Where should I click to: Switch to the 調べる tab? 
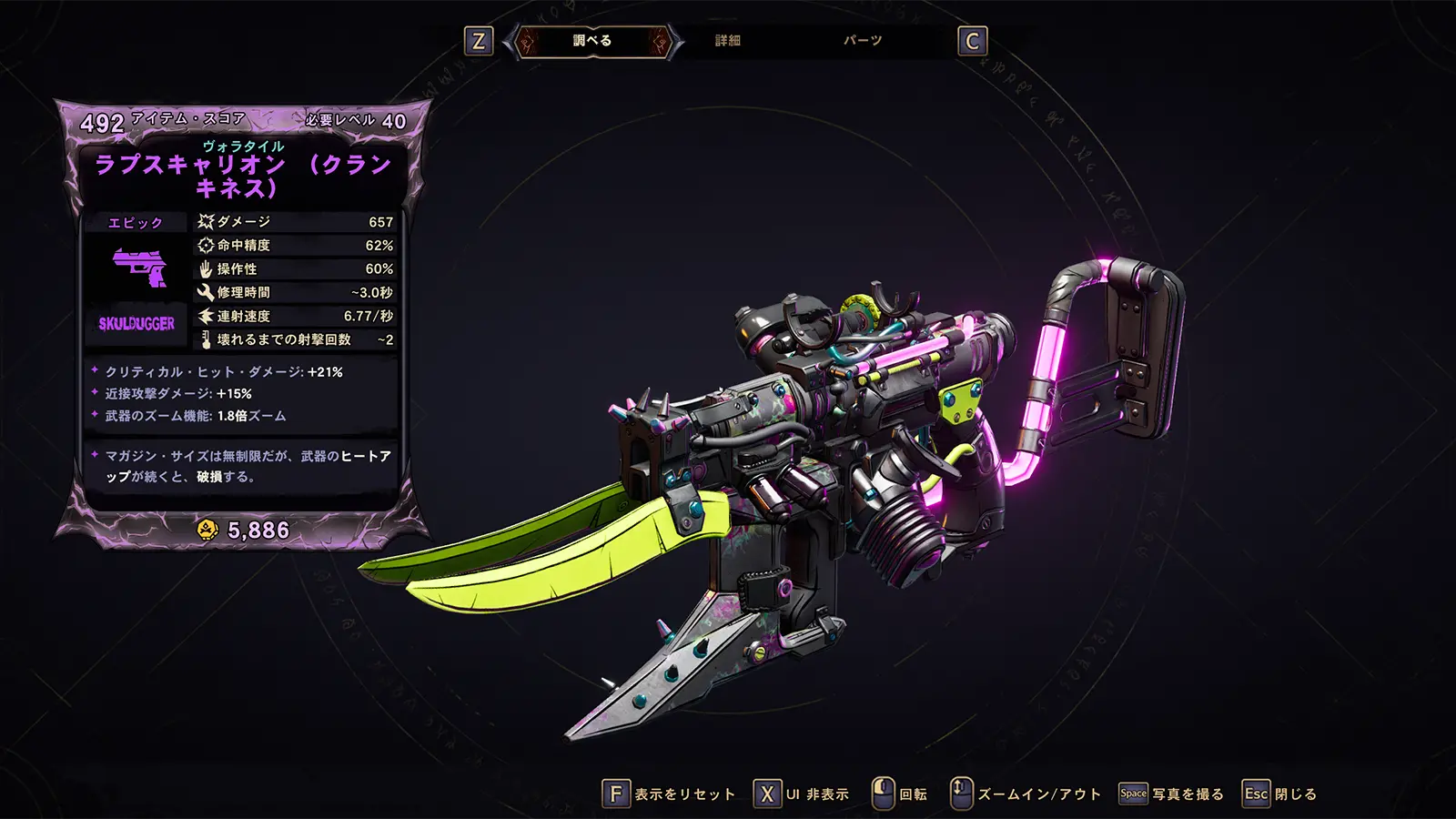(591, 41)
